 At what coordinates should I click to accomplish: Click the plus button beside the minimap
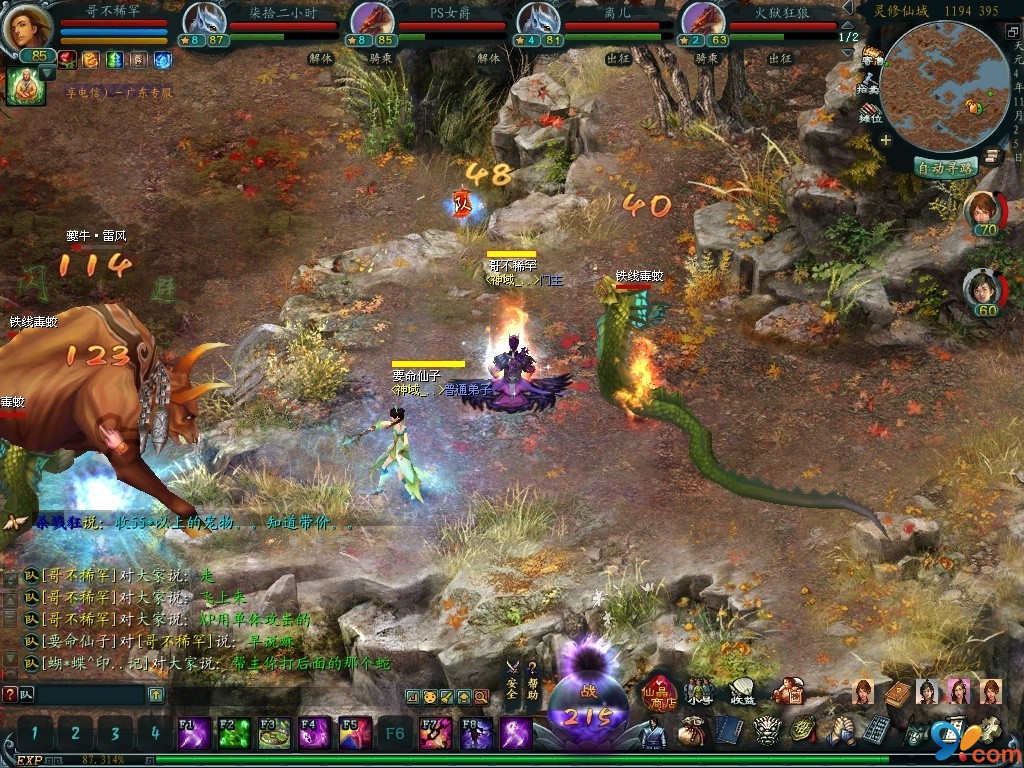point(885,140)
